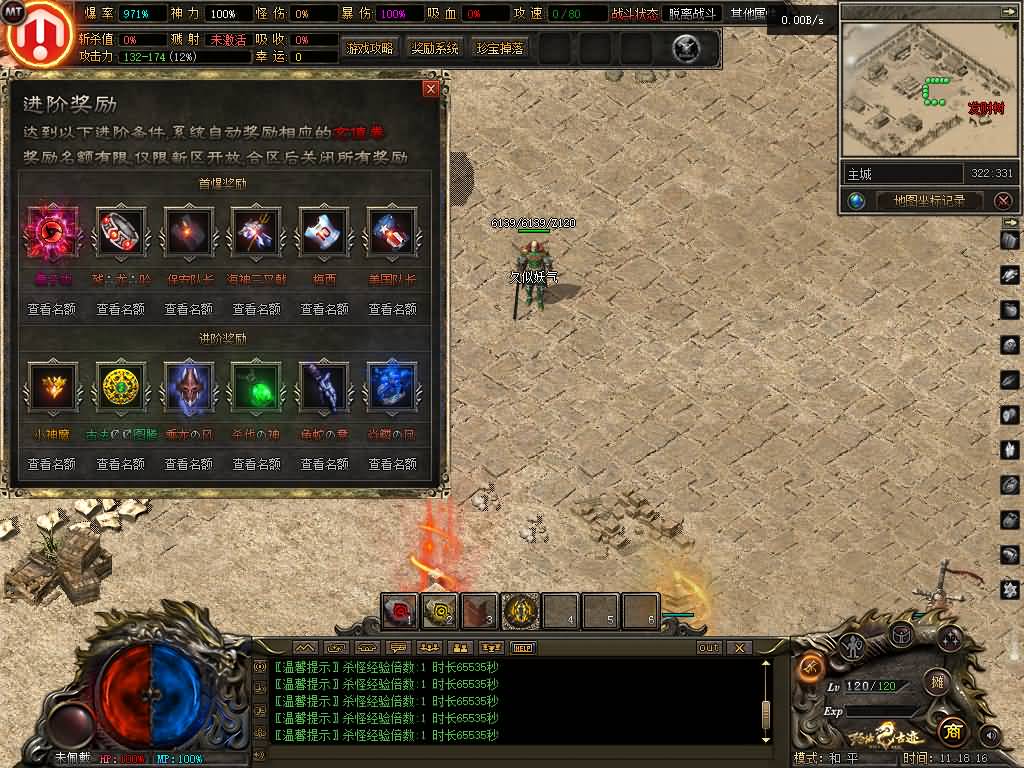View quota under 海神三叉戟 reward
This screenshot has width=1024, height=768.
click(256, 309)
